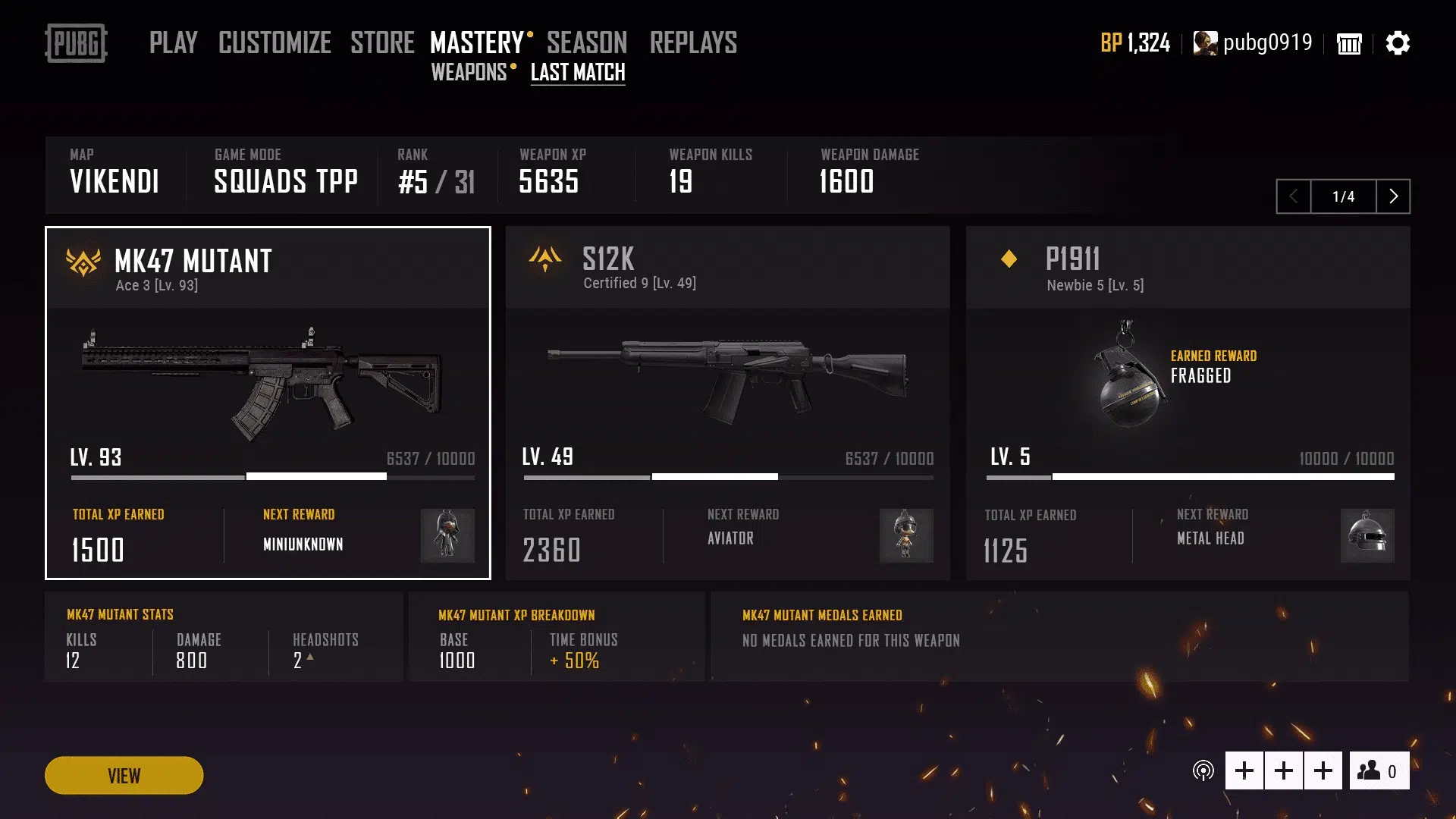Click the Miniunknown reward thumbnail
The image size is (1456, 819).
click(447, 536)
